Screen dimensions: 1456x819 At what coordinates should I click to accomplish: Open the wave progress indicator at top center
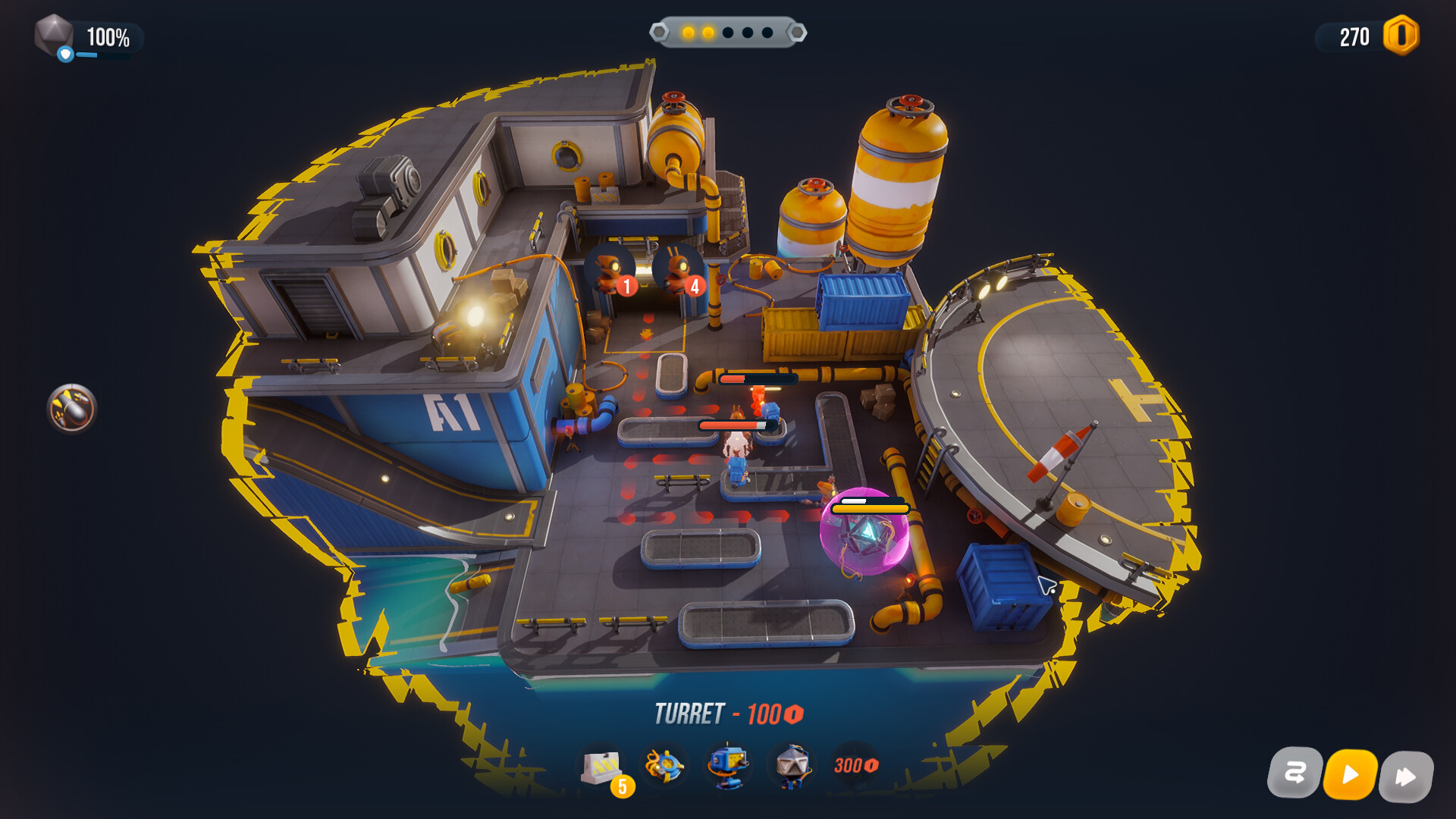[726, 32]
